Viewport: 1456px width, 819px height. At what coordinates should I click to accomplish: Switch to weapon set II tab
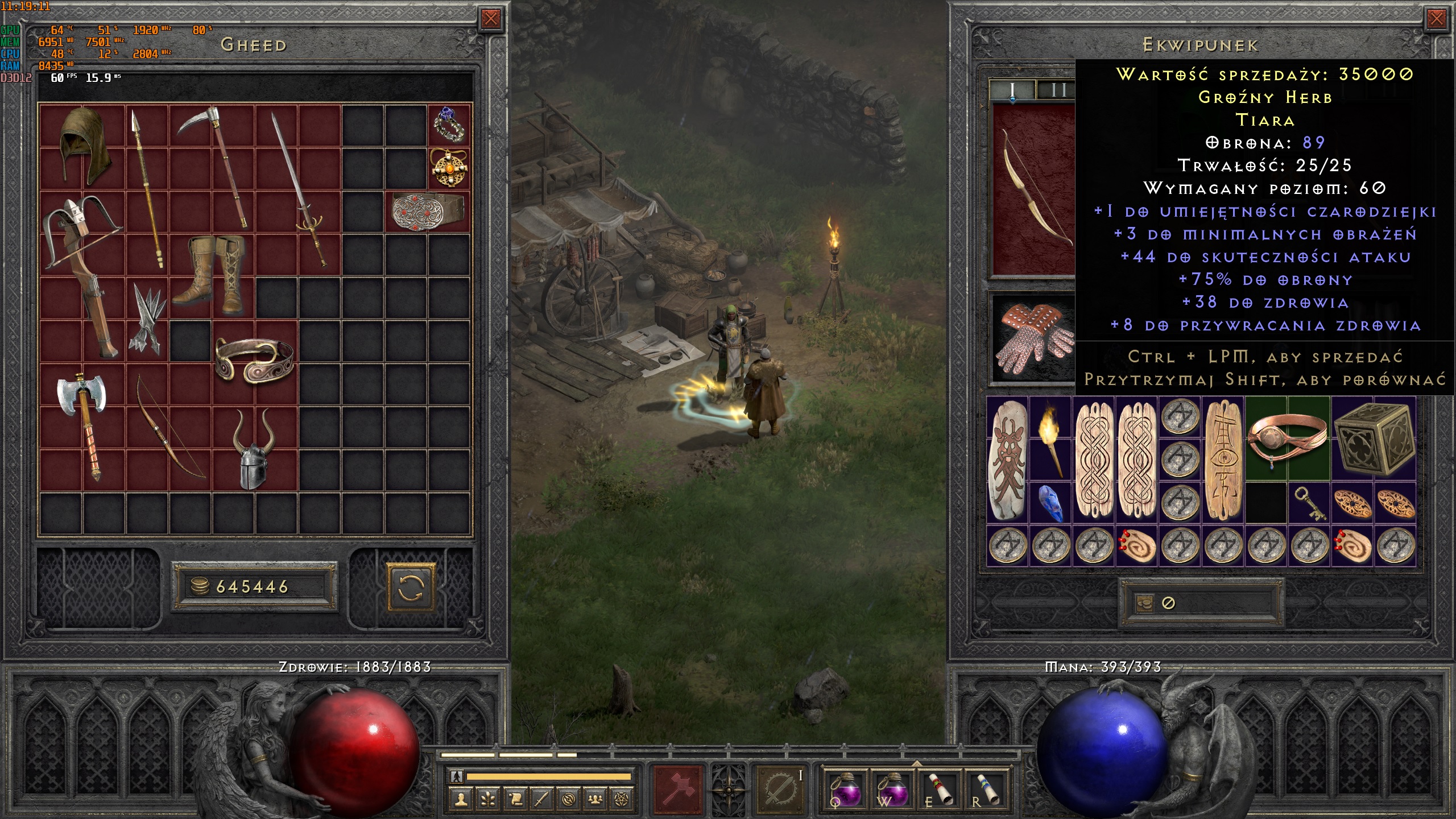pos(1057,90)
